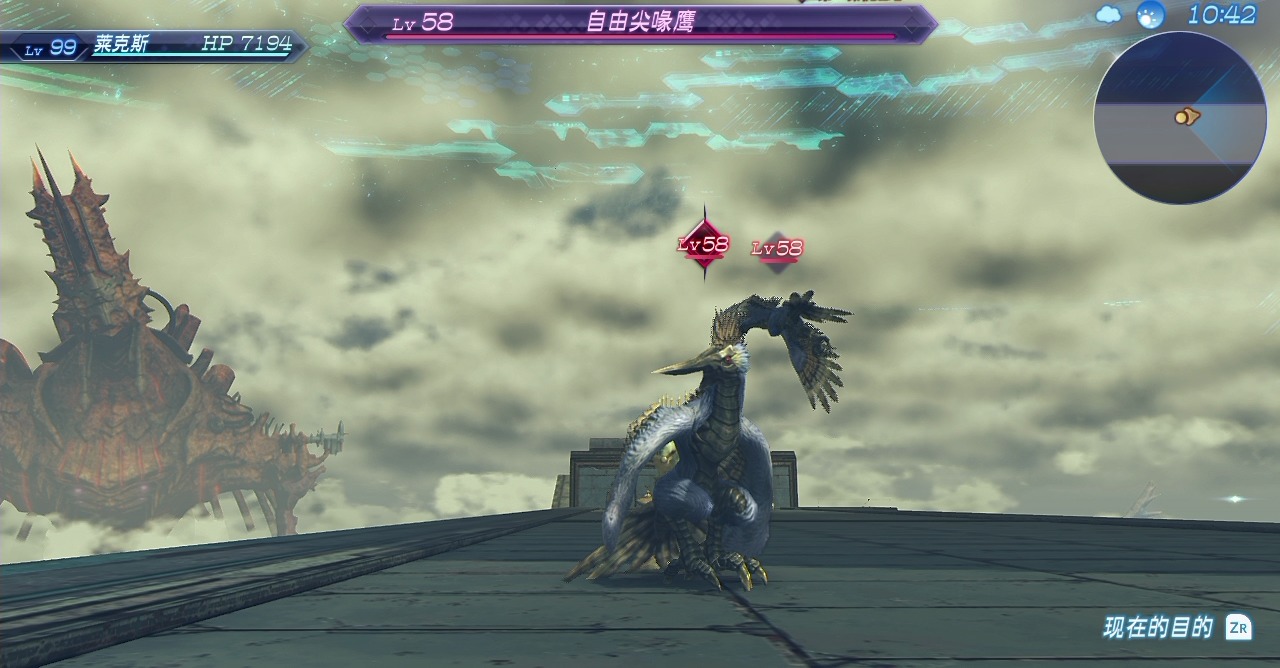Click the cloud weather icon
This screenshot has height=668, width=1280.
click(1108, 14)
